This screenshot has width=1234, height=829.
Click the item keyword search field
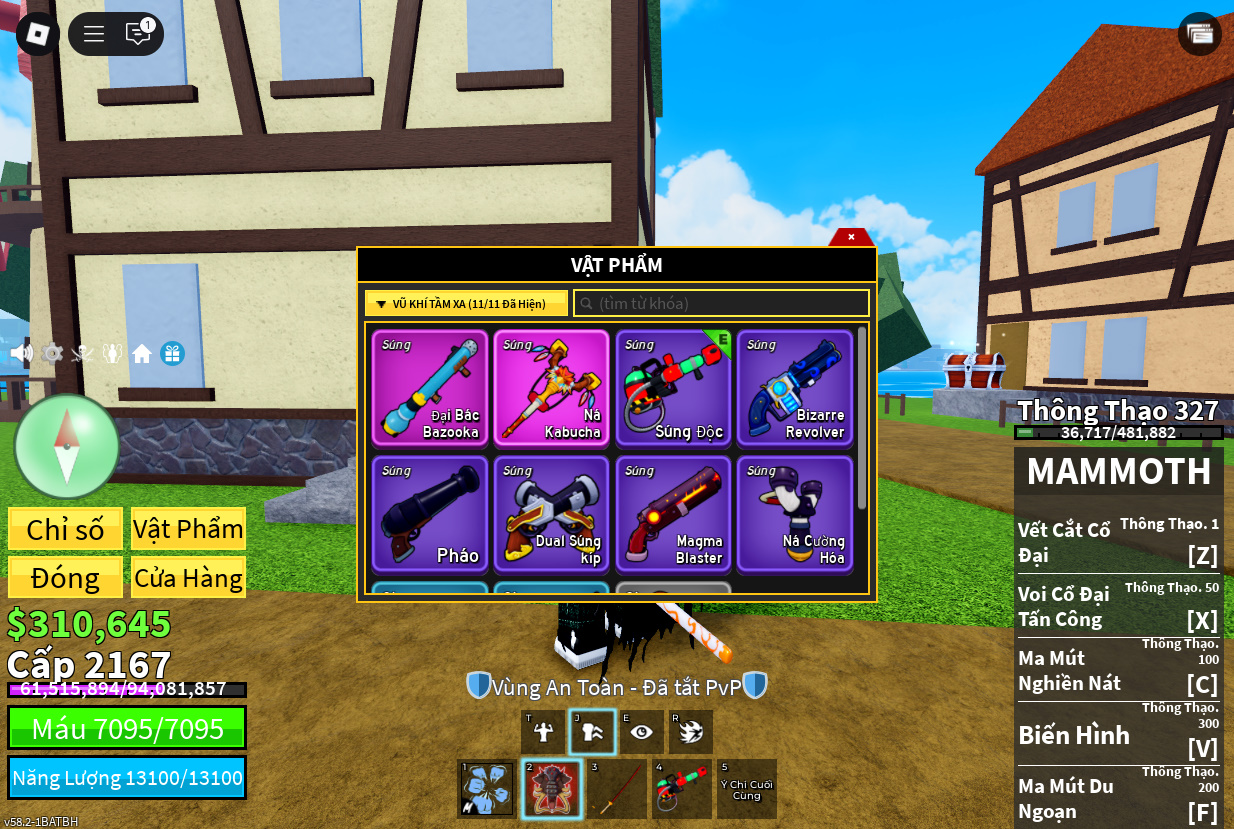(721, 303)
